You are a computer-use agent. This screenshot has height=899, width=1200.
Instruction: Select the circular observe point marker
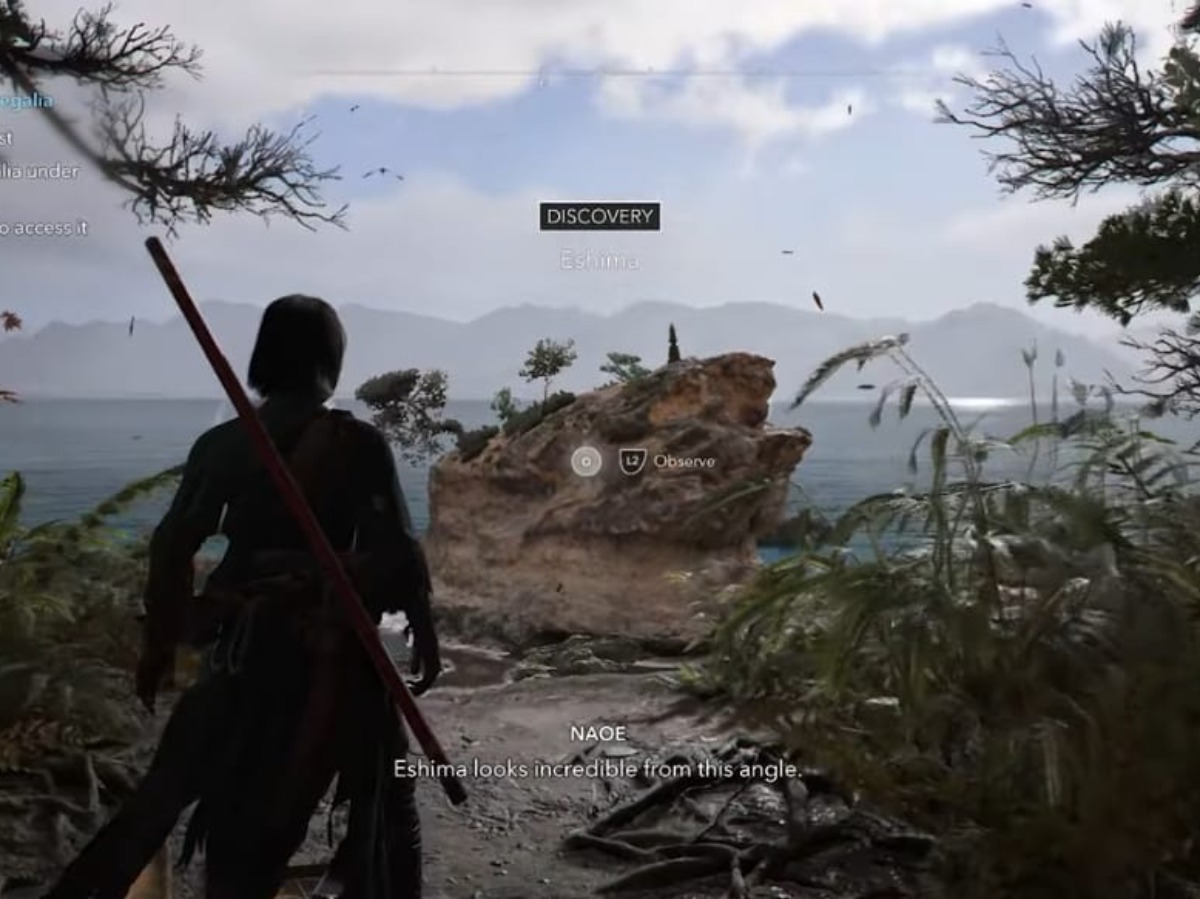coord(586,461)
